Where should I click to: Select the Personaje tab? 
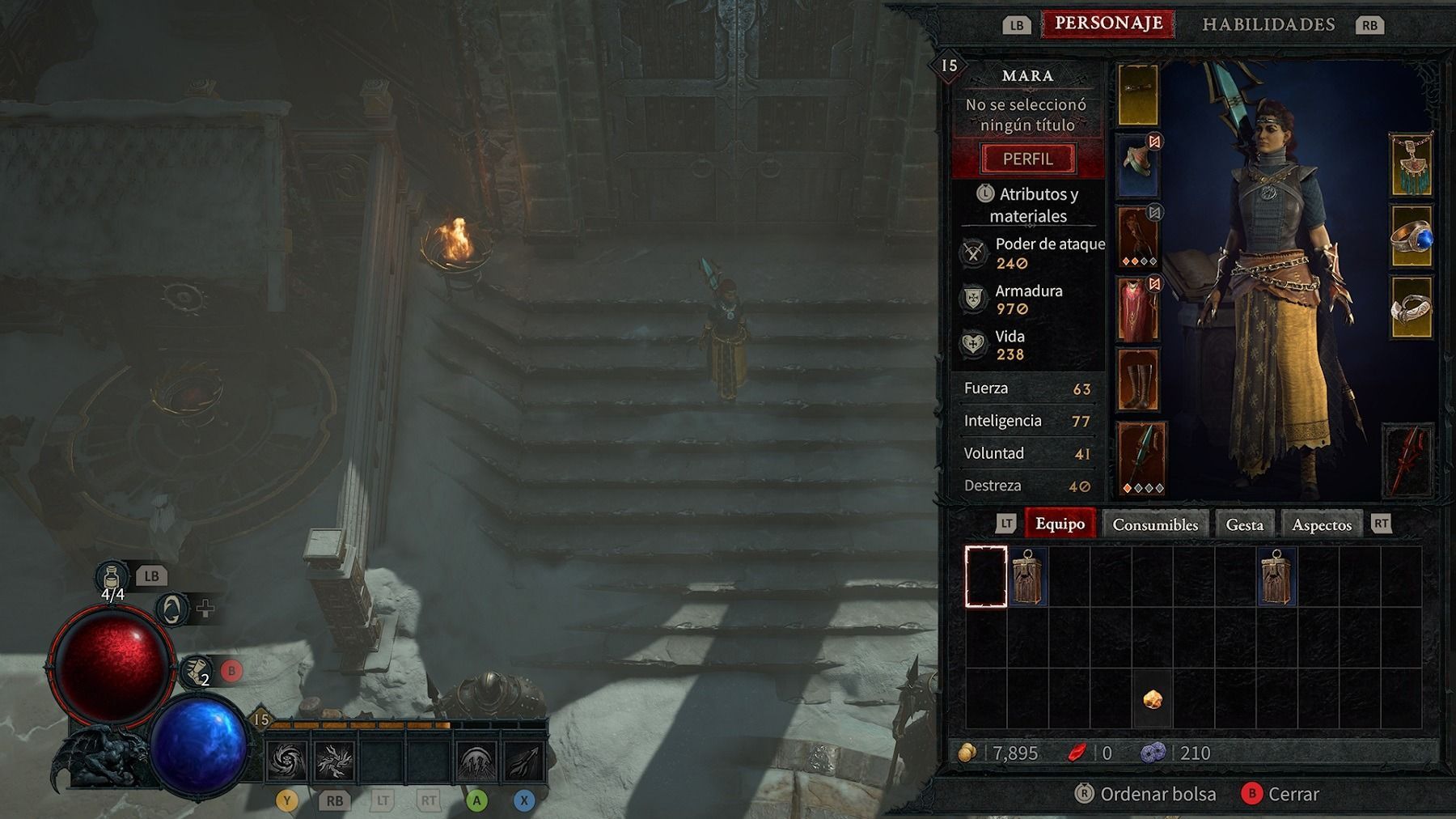[1107, 23]
